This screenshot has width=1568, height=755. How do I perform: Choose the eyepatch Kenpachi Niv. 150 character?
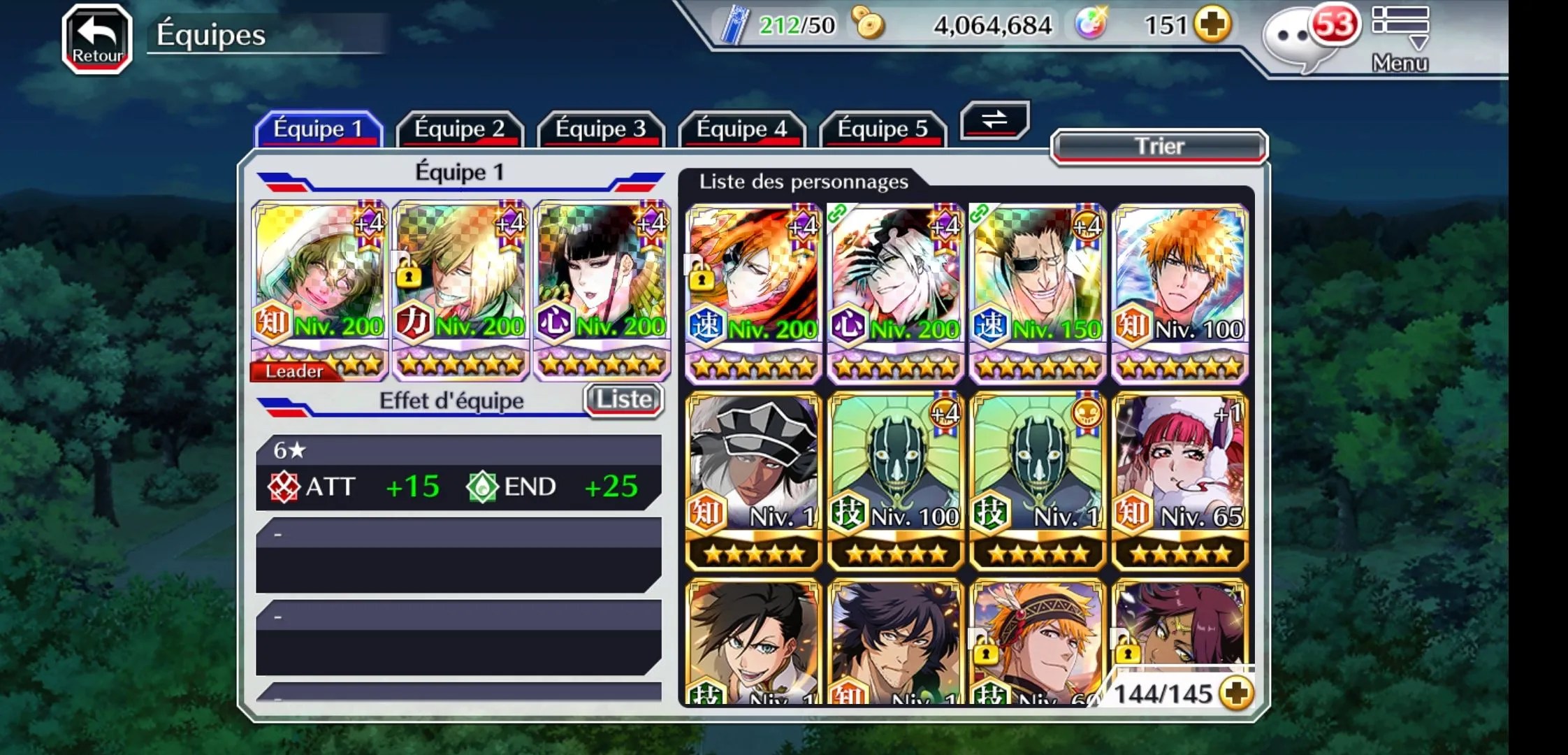pyautogui.click(x=1038, y=292)
